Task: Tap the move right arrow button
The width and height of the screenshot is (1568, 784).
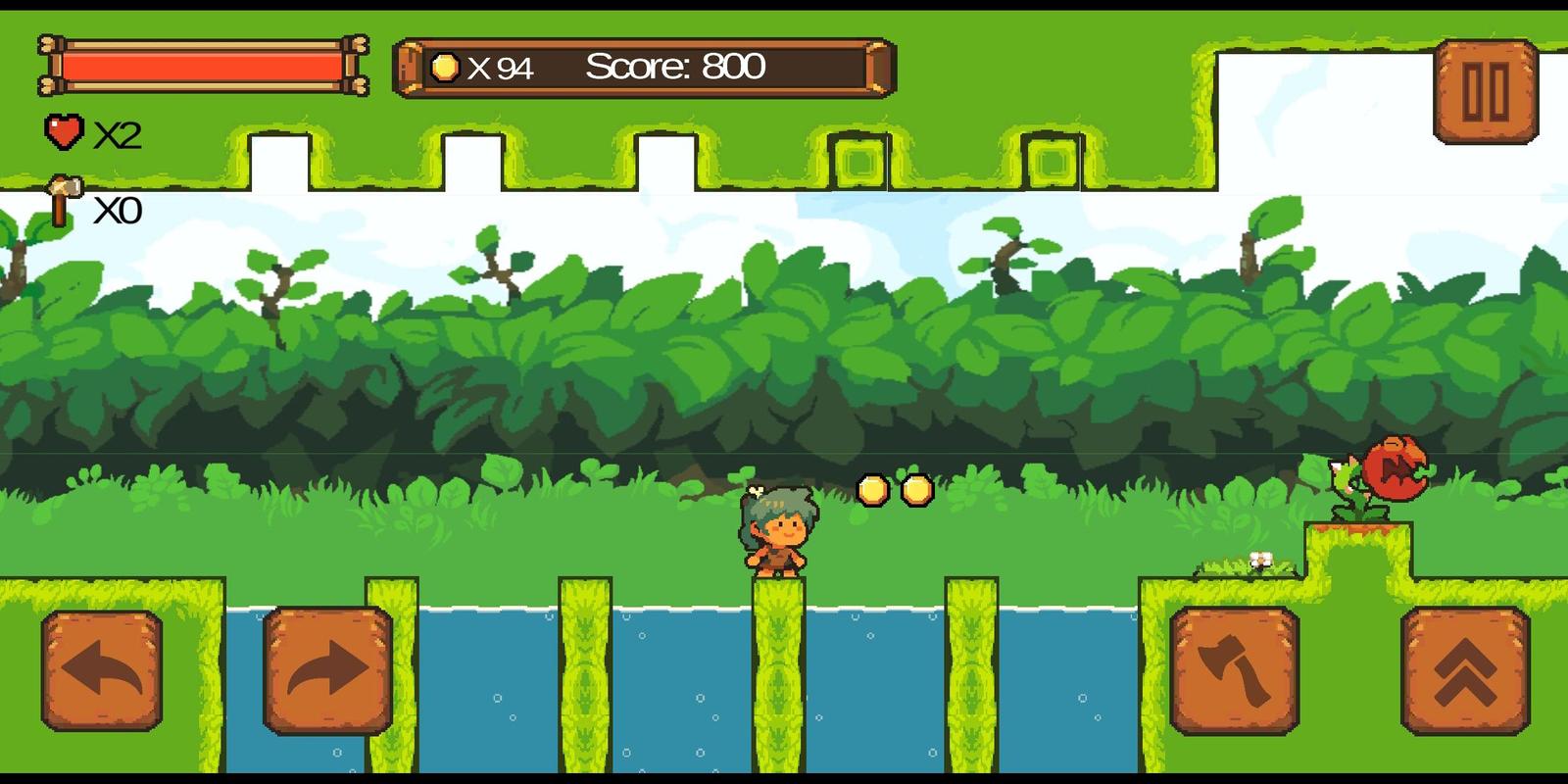Action: click(x=327, y=671)
